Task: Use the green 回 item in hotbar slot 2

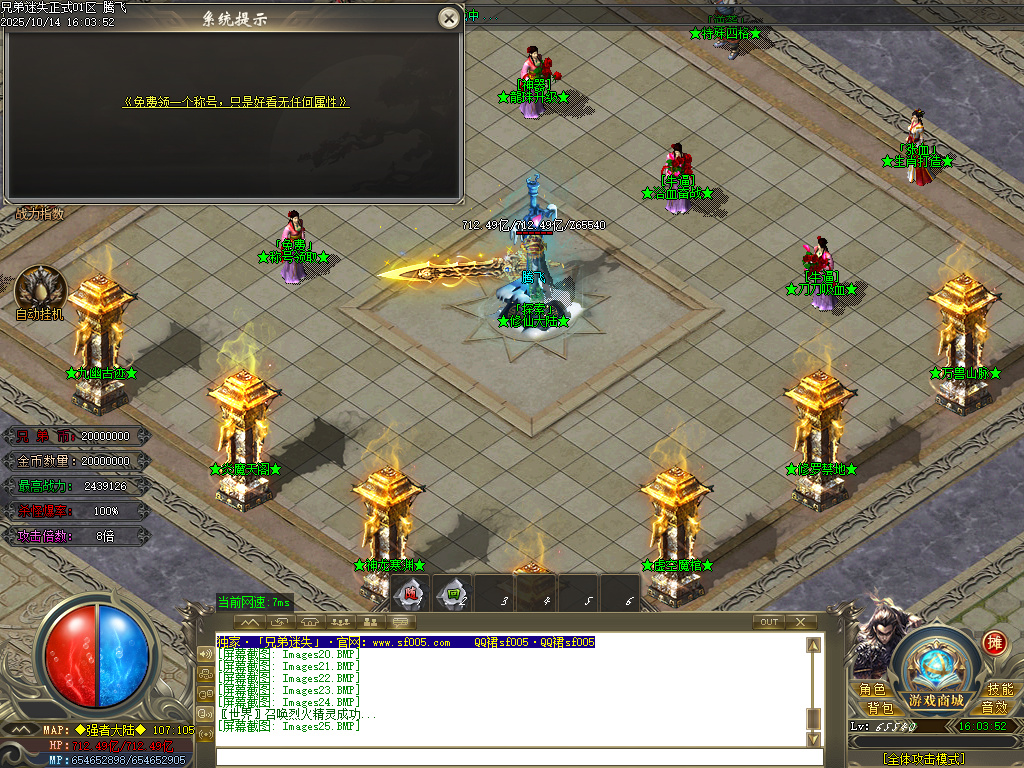Action: [453, 594]
